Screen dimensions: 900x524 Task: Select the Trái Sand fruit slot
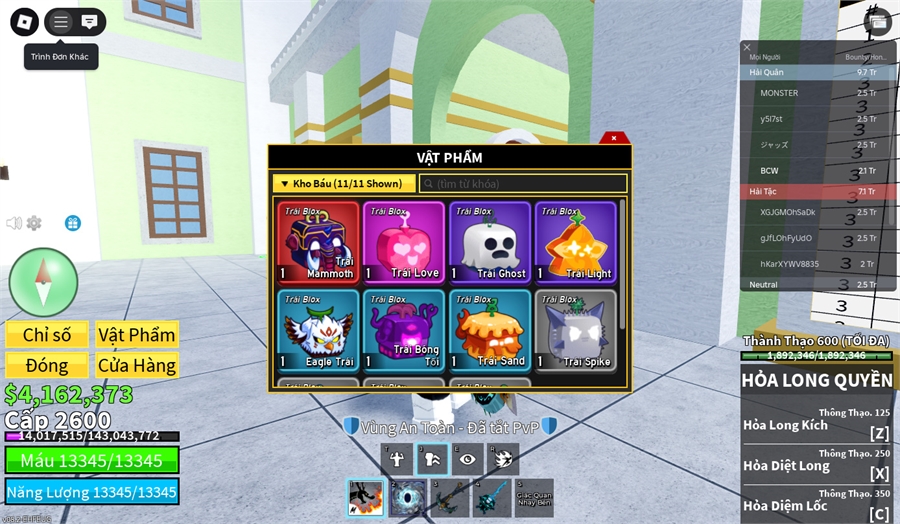point(489,330)
